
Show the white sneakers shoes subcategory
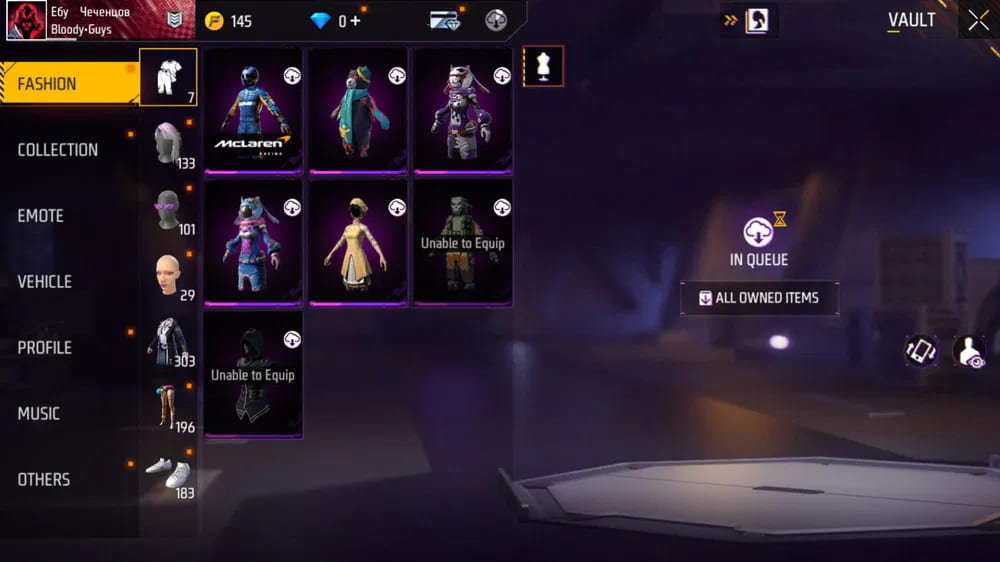click(168, 473)
